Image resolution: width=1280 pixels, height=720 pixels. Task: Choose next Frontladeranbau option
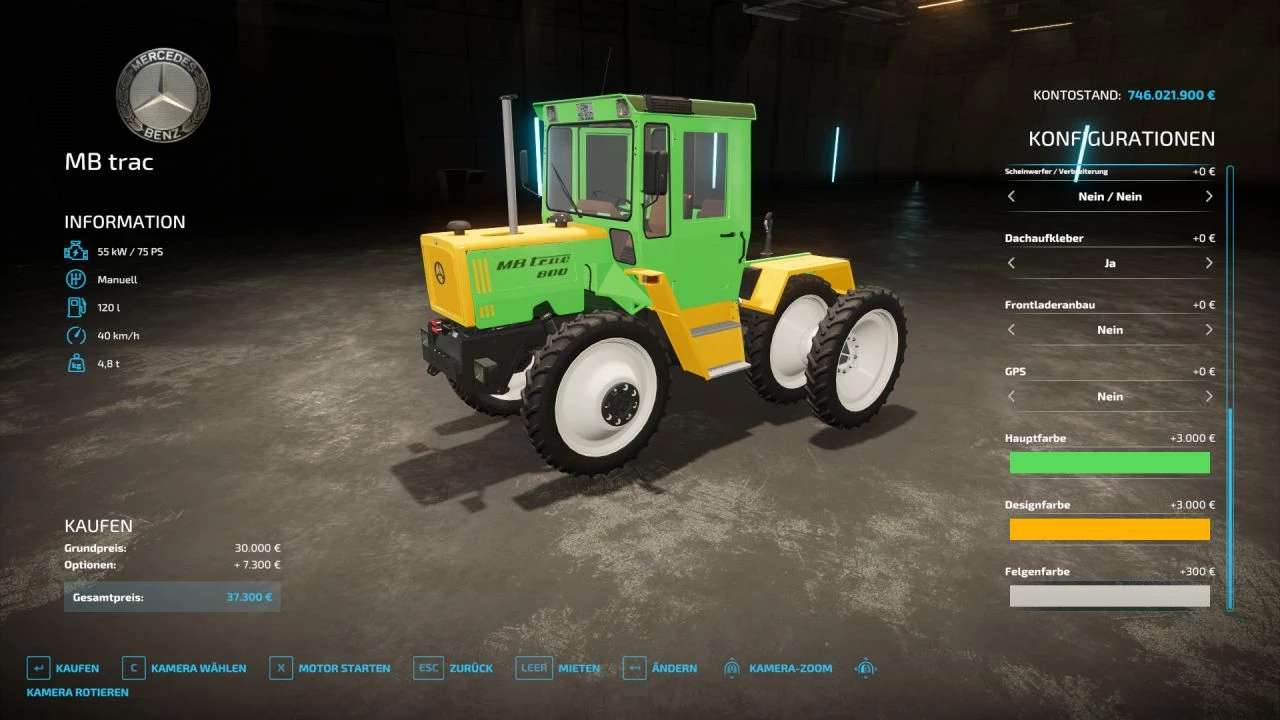[1208, 330]
